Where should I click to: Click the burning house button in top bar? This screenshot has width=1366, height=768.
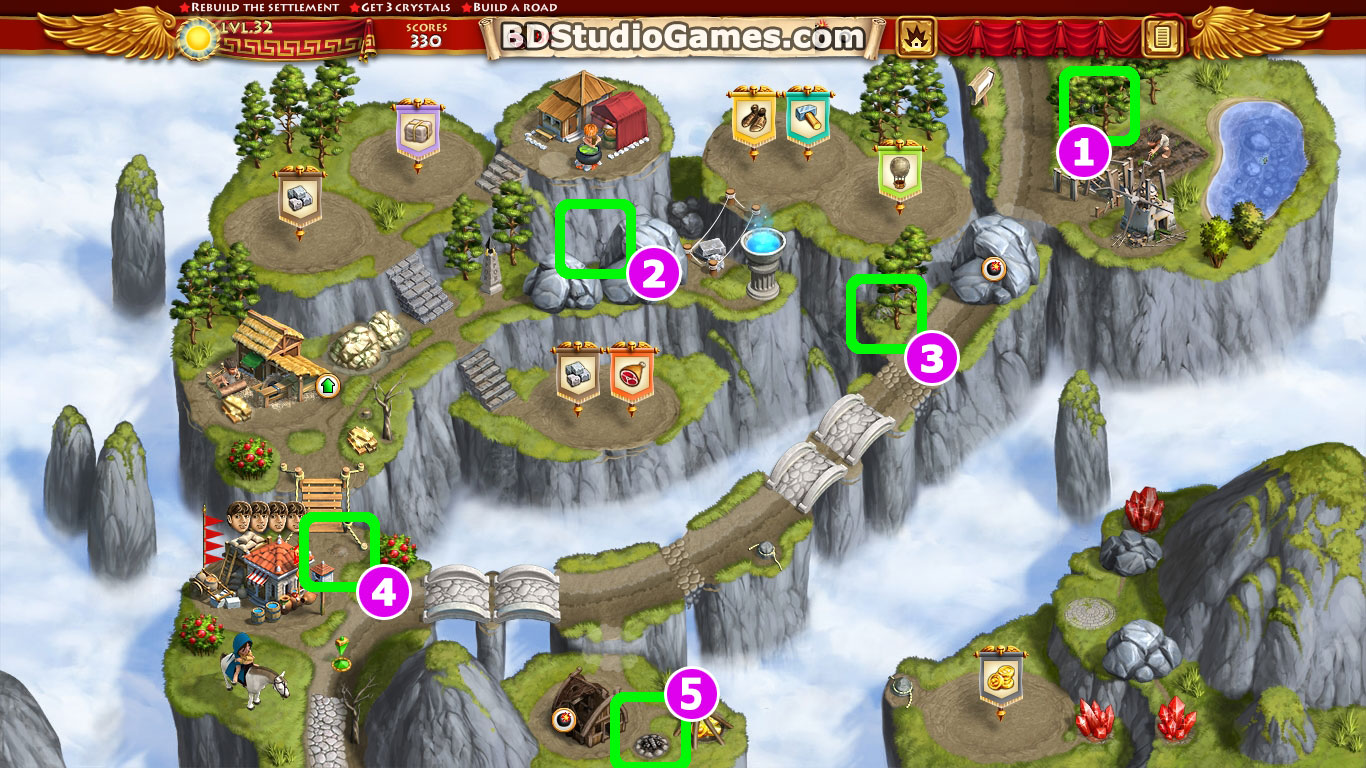click(x=916, y=38)
